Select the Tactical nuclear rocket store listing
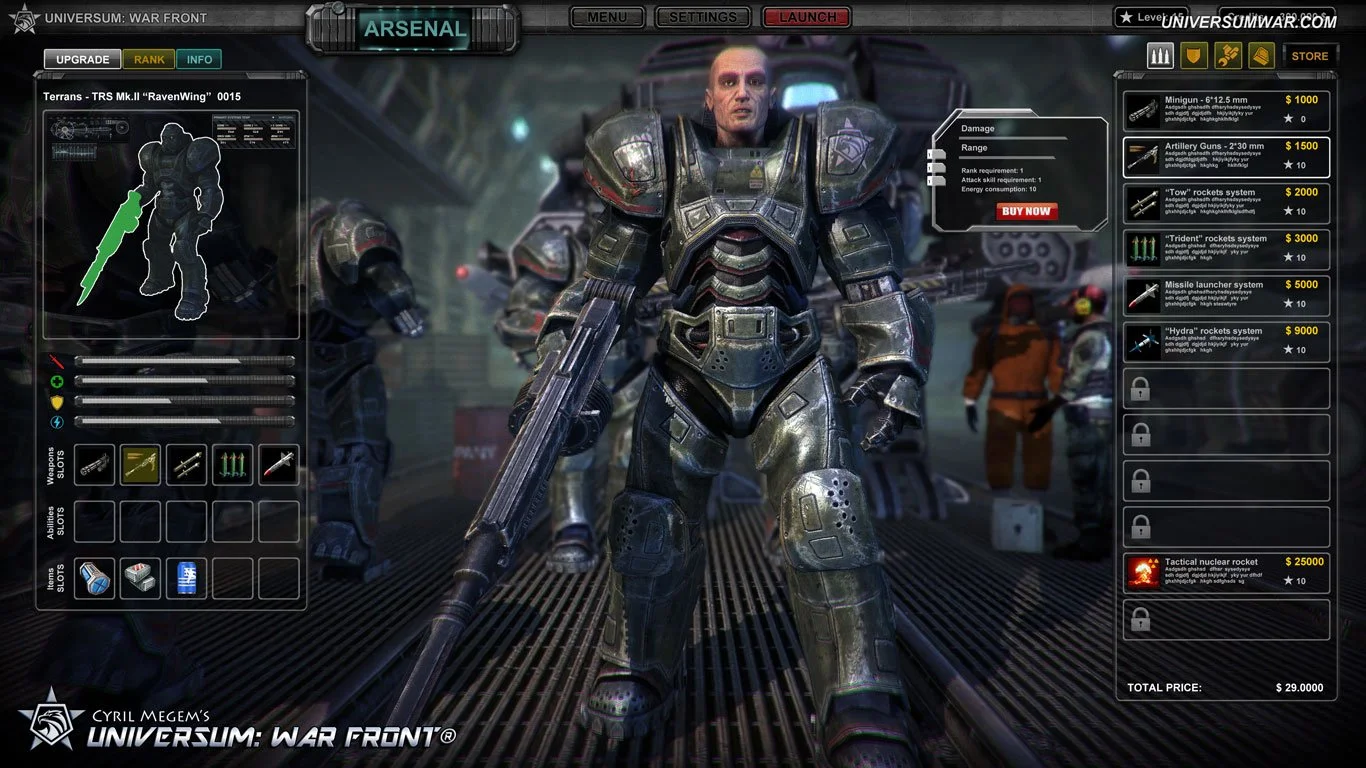The height and width of the screenshot is (768, 1366). tap(1224, 570)
